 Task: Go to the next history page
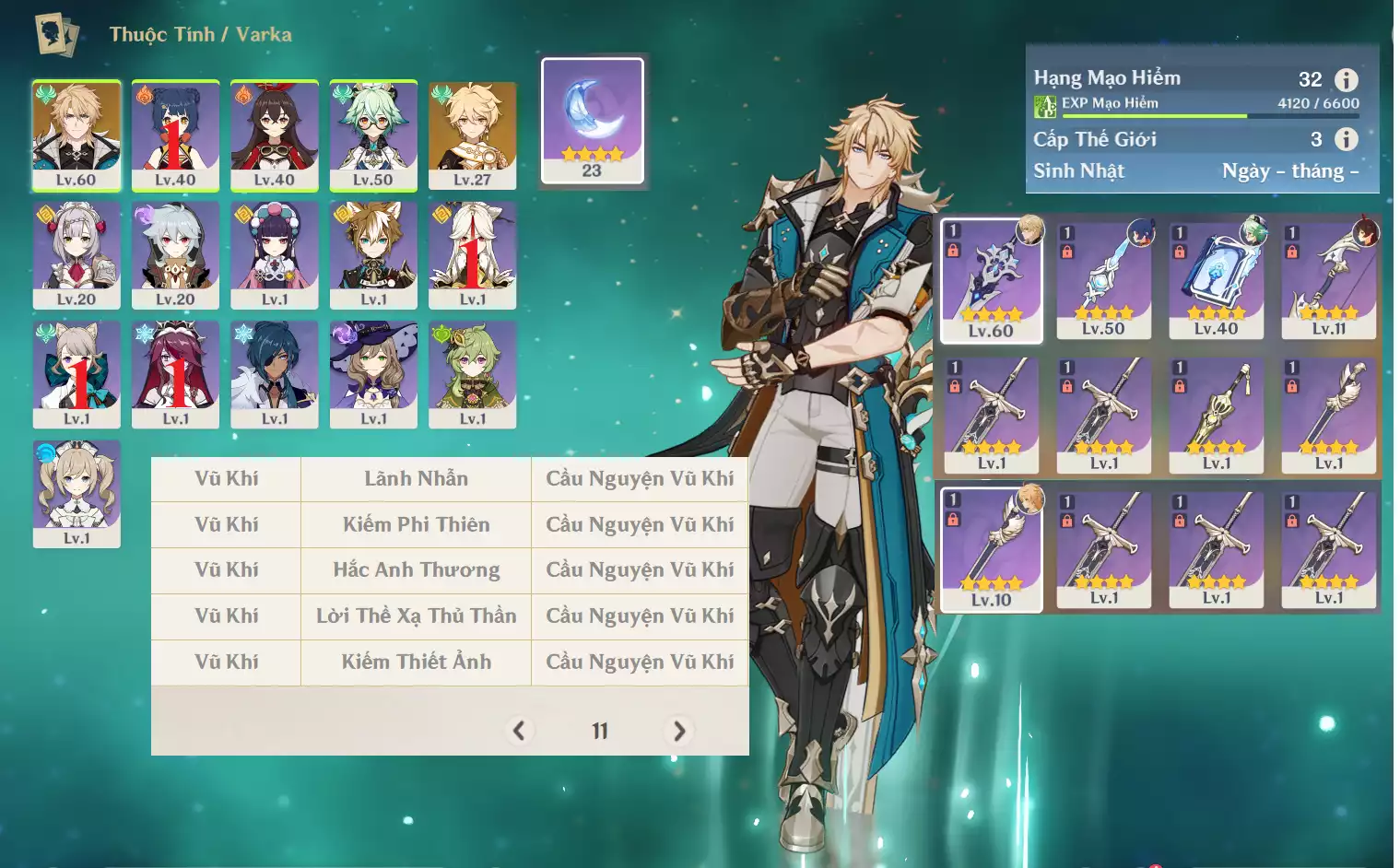679,731
